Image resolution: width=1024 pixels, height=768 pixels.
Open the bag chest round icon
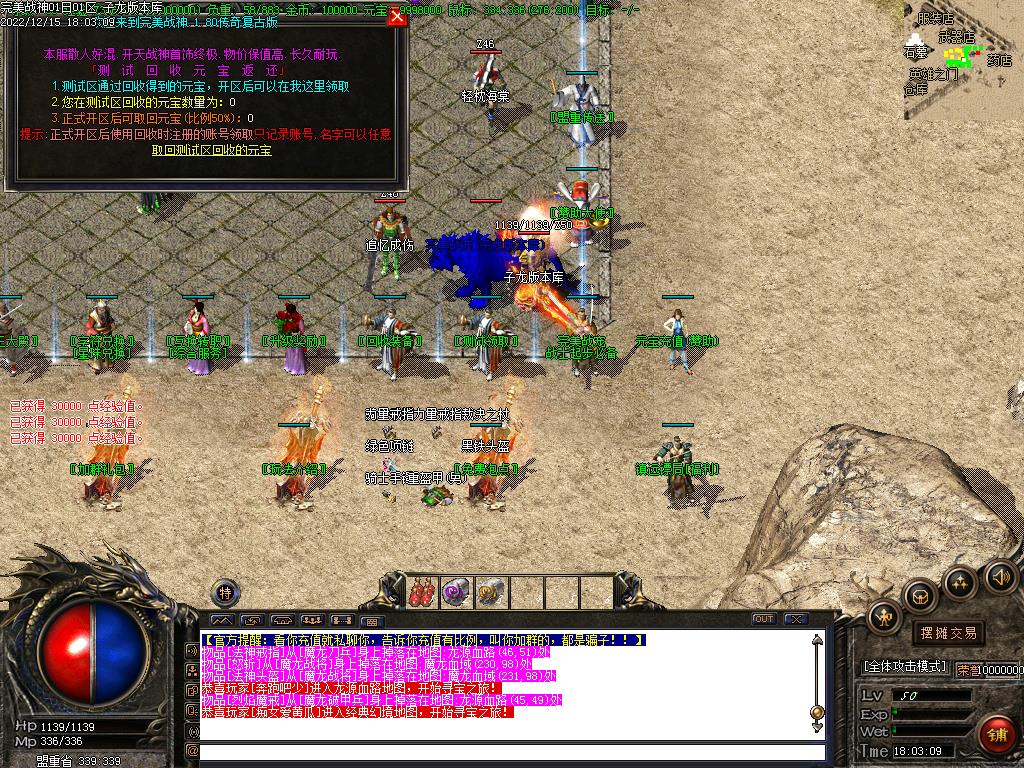tap(920, 597)
